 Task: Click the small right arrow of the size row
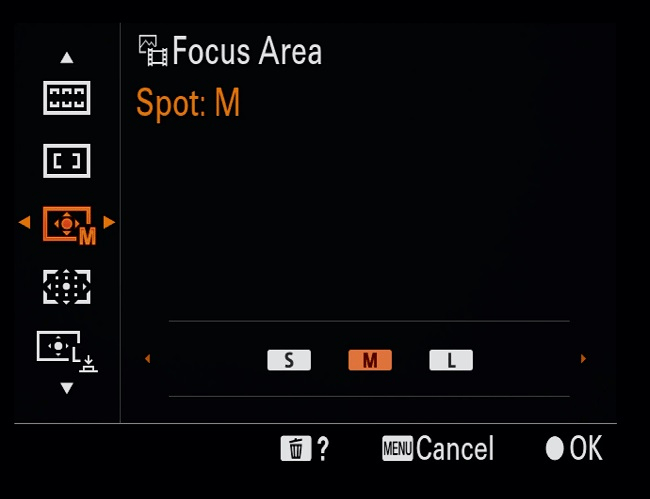tap(583, 359)
